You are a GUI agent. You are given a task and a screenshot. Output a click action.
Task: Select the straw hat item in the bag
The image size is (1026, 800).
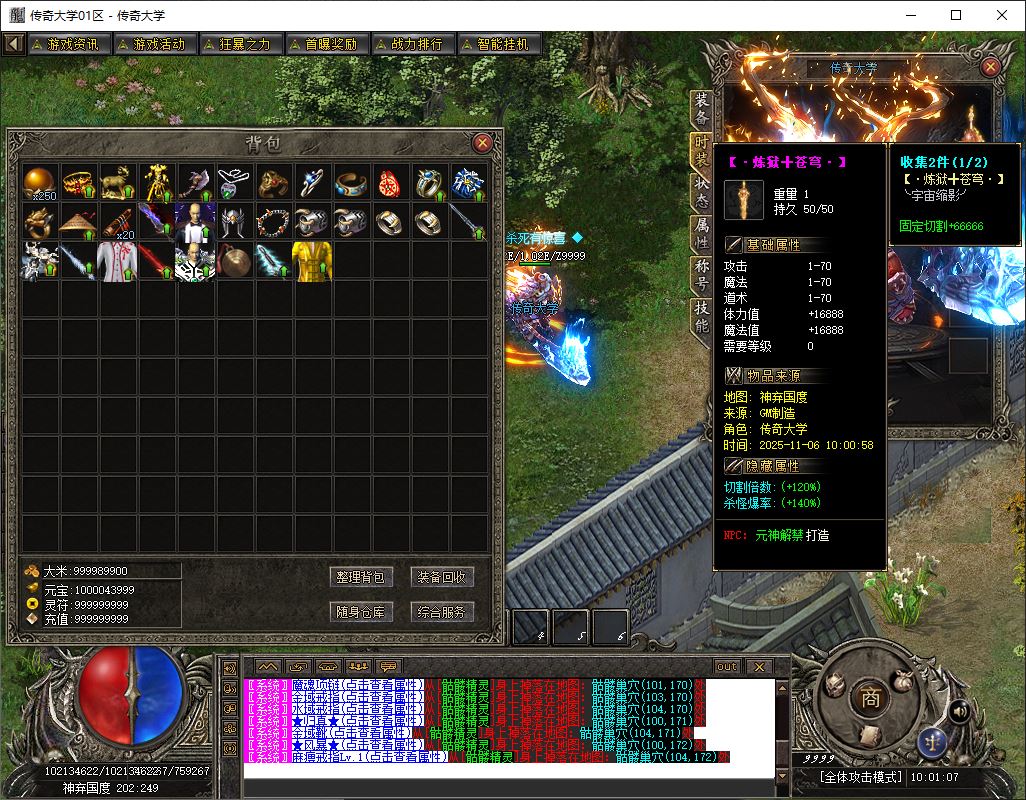[80, 221]
